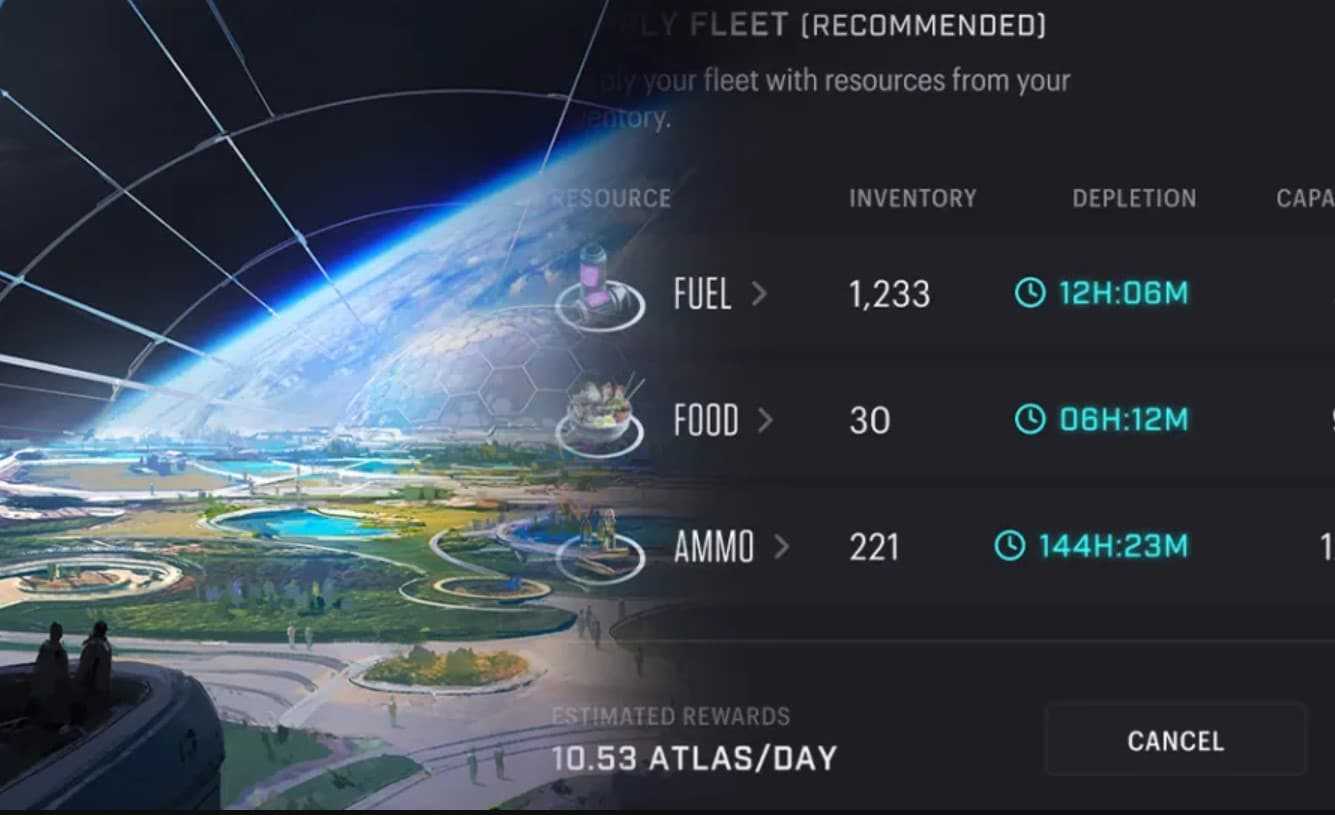Click the clock icon beside Fuel depletion time
1335x815 pixels.
tap(1032, 293)
